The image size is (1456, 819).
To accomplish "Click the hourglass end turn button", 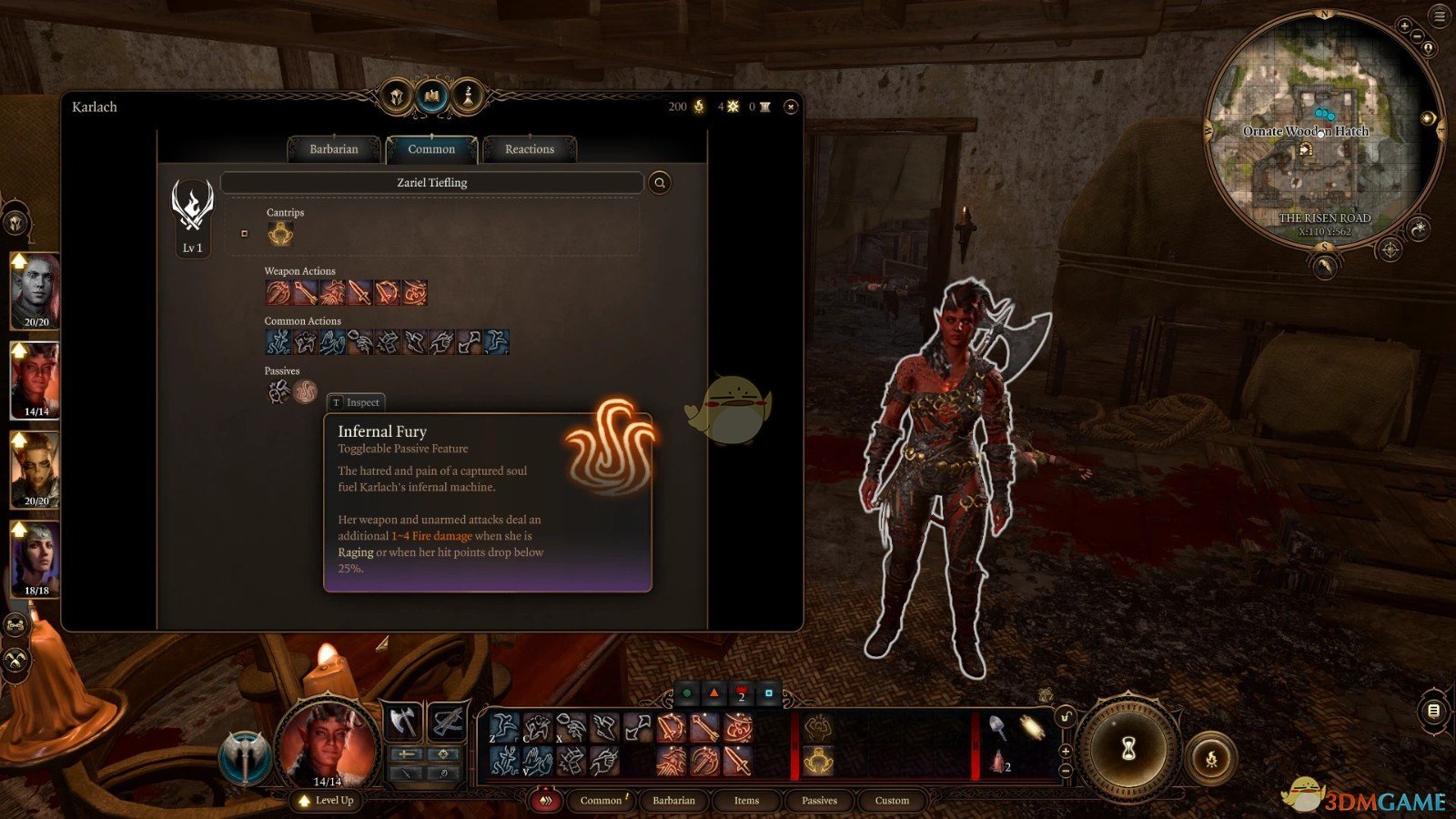I will coord(1128,749).
